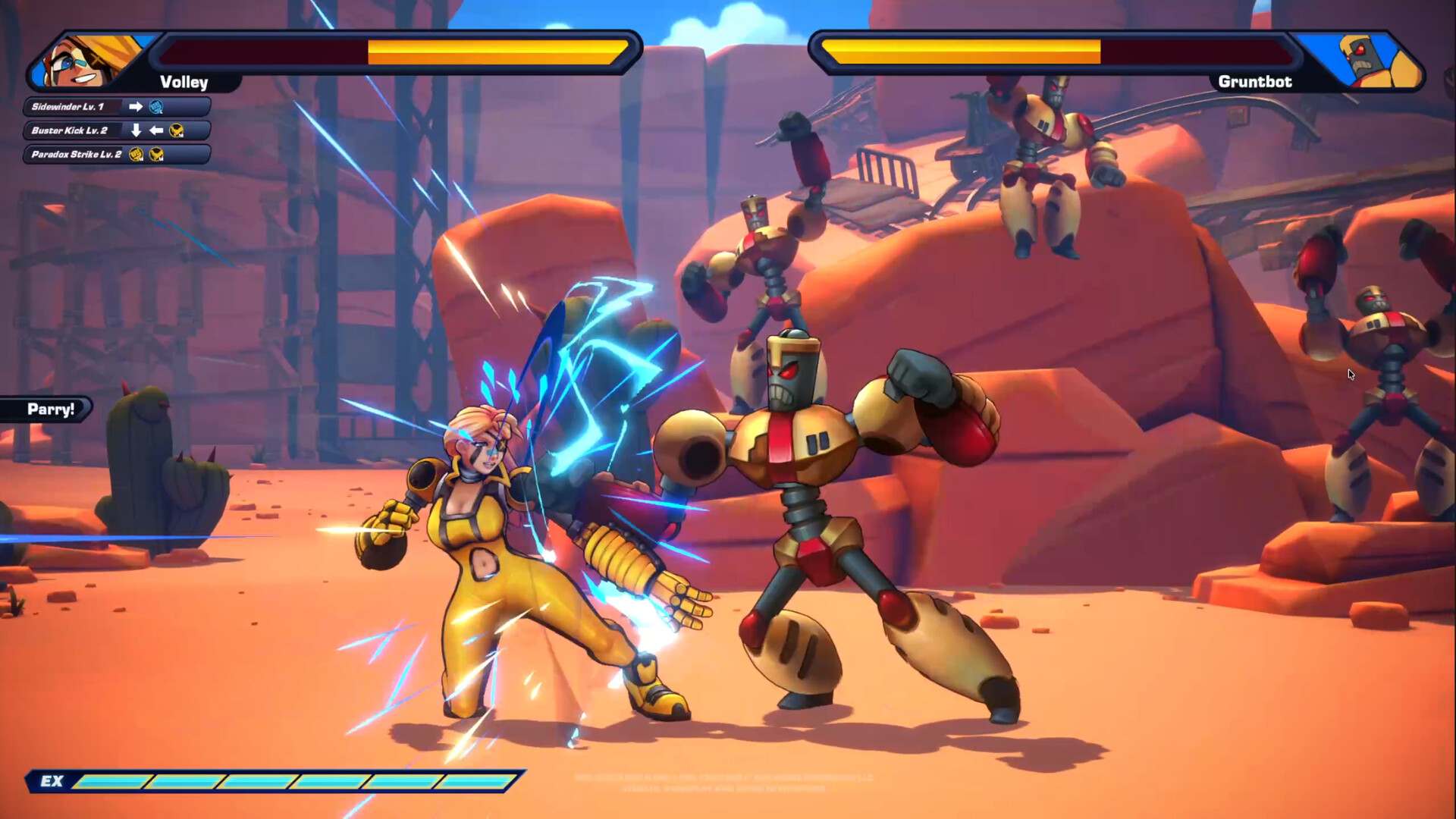The width and height of the screenshot is (1456, 819).
Task: Click the left arrow input icon for Buster Kick
Action: point(156,130)
